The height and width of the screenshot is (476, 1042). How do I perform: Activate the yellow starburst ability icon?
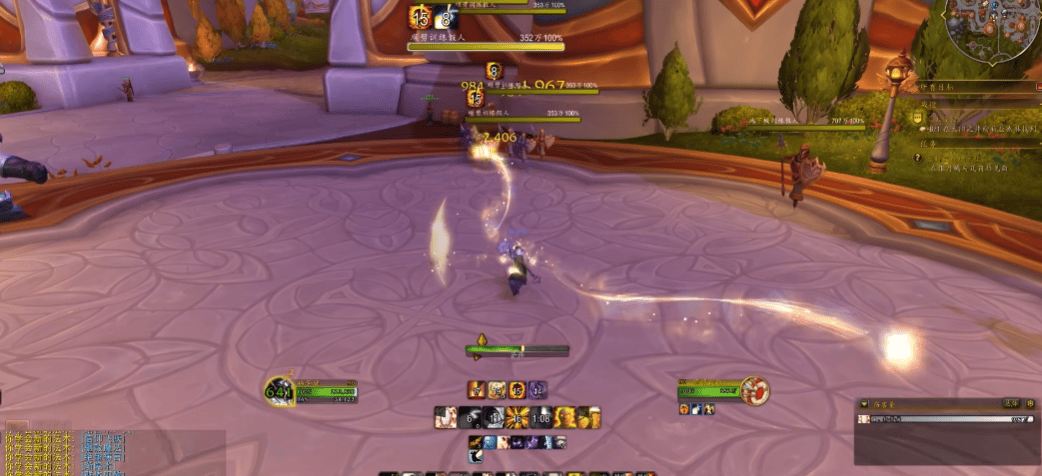518,417
